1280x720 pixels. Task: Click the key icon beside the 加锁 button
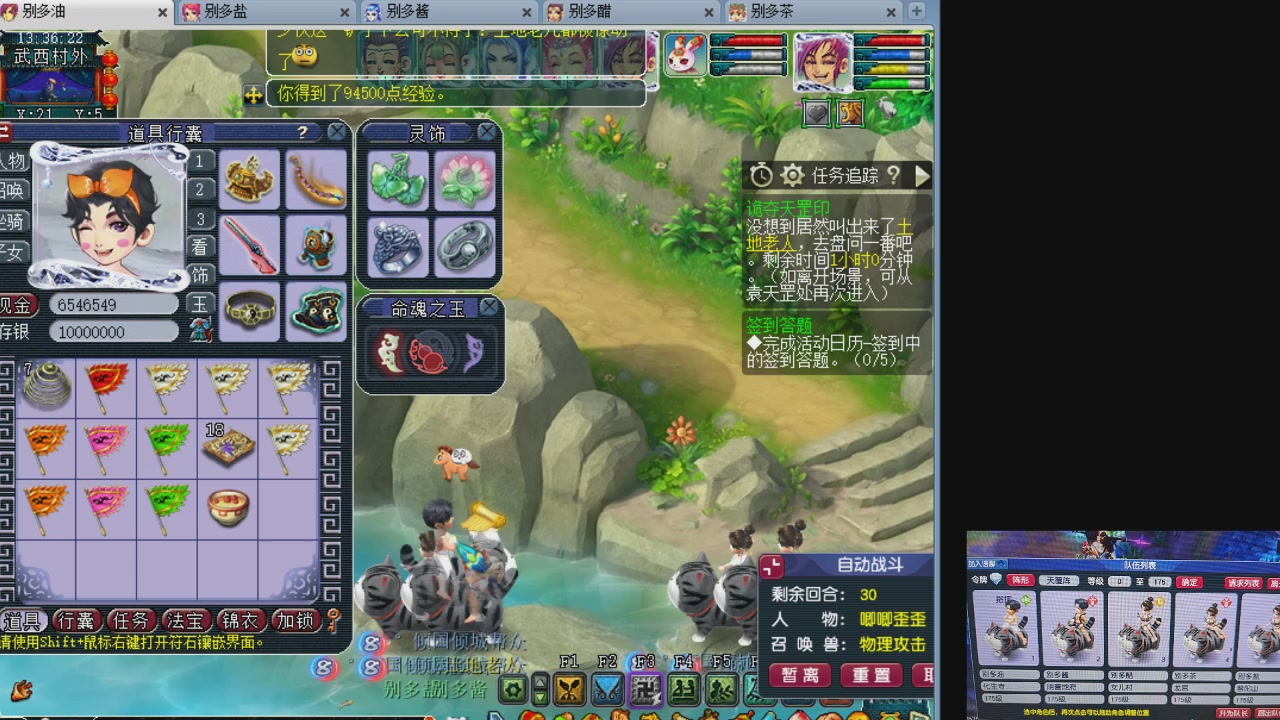pos(332,620)
